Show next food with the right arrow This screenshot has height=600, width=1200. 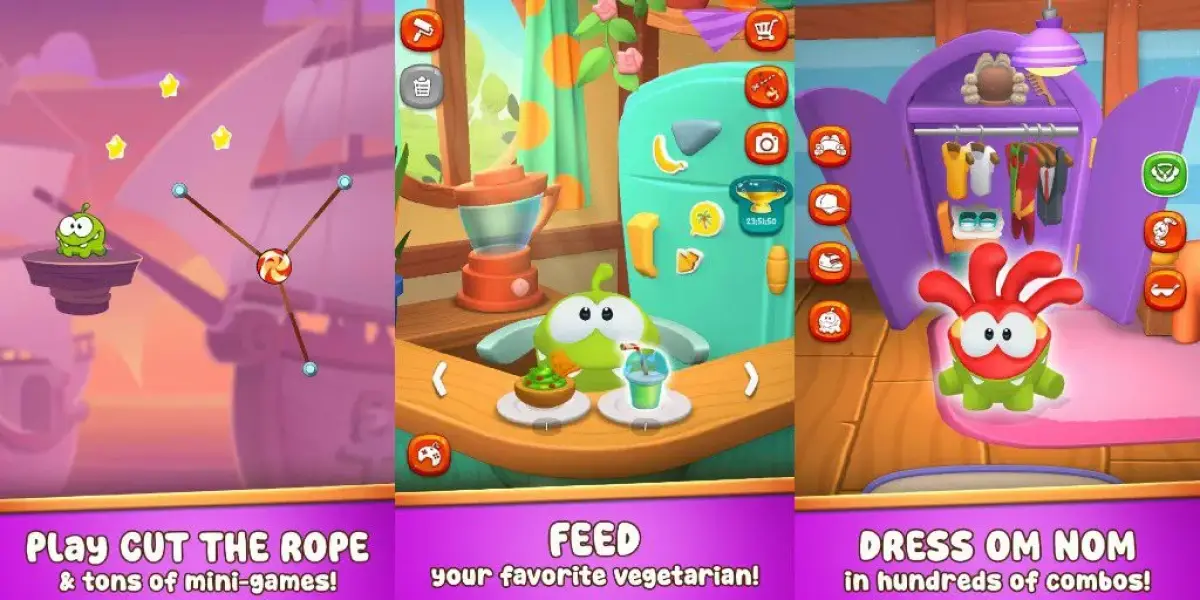(x=751, y=379)
